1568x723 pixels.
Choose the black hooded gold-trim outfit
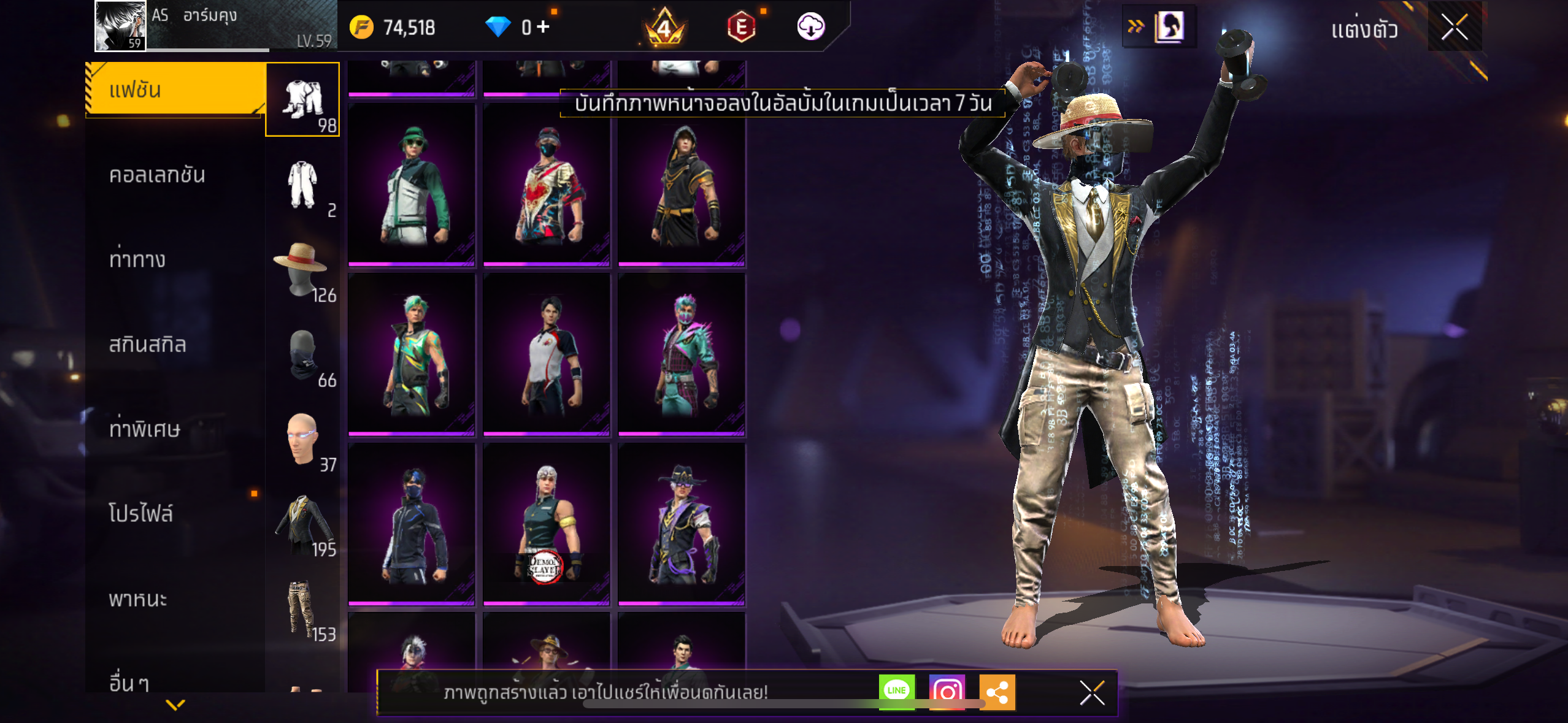pos(682,185)
